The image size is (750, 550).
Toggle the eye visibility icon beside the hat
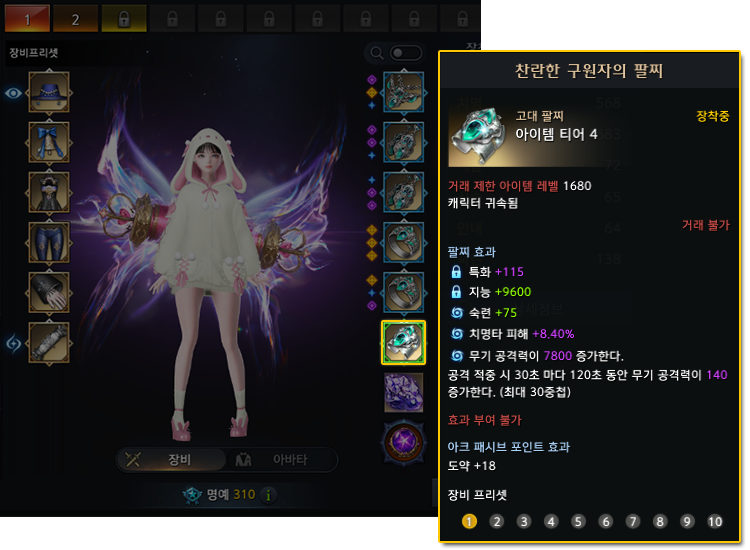13,93
